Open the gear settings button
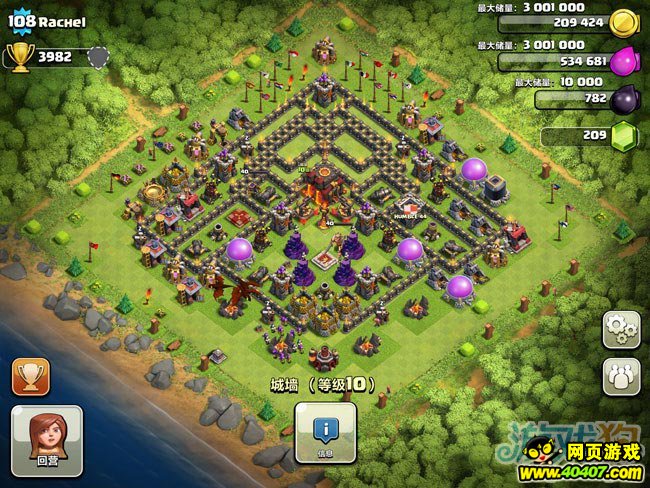This screenshot has width=650, height=488. [621, 331]
